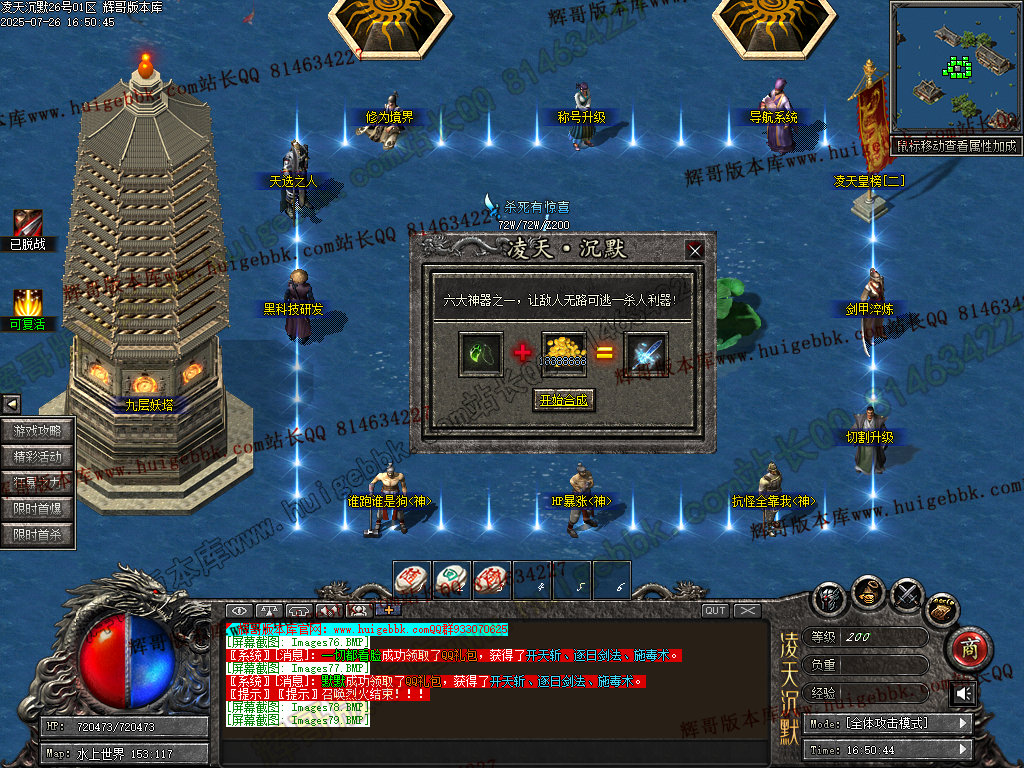Select the resulting weapon slot in the recipe
The image size is (1024, 768).
click(647, 354)
